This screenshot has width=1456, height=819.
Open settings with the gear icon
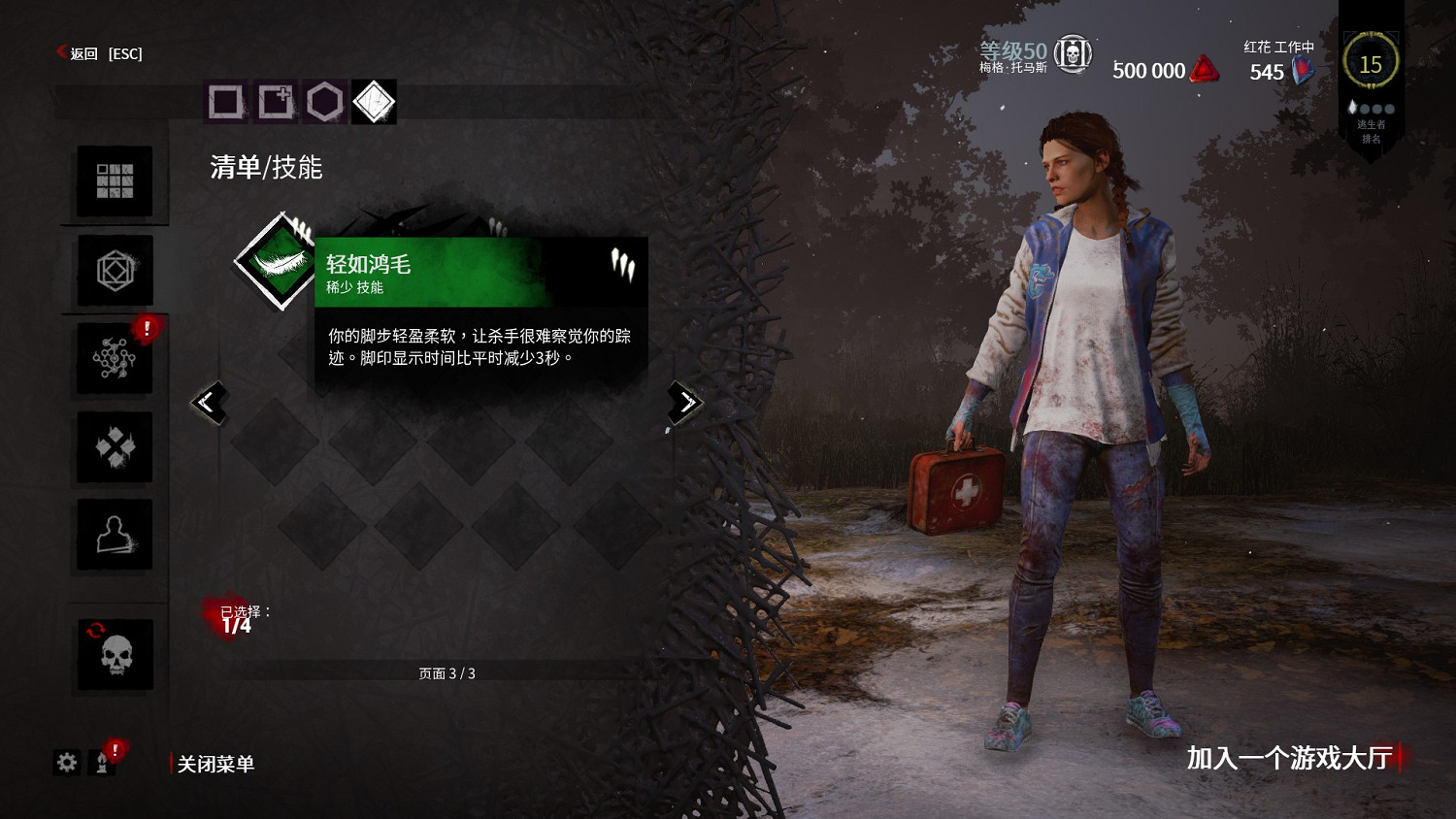pos(67,763)
